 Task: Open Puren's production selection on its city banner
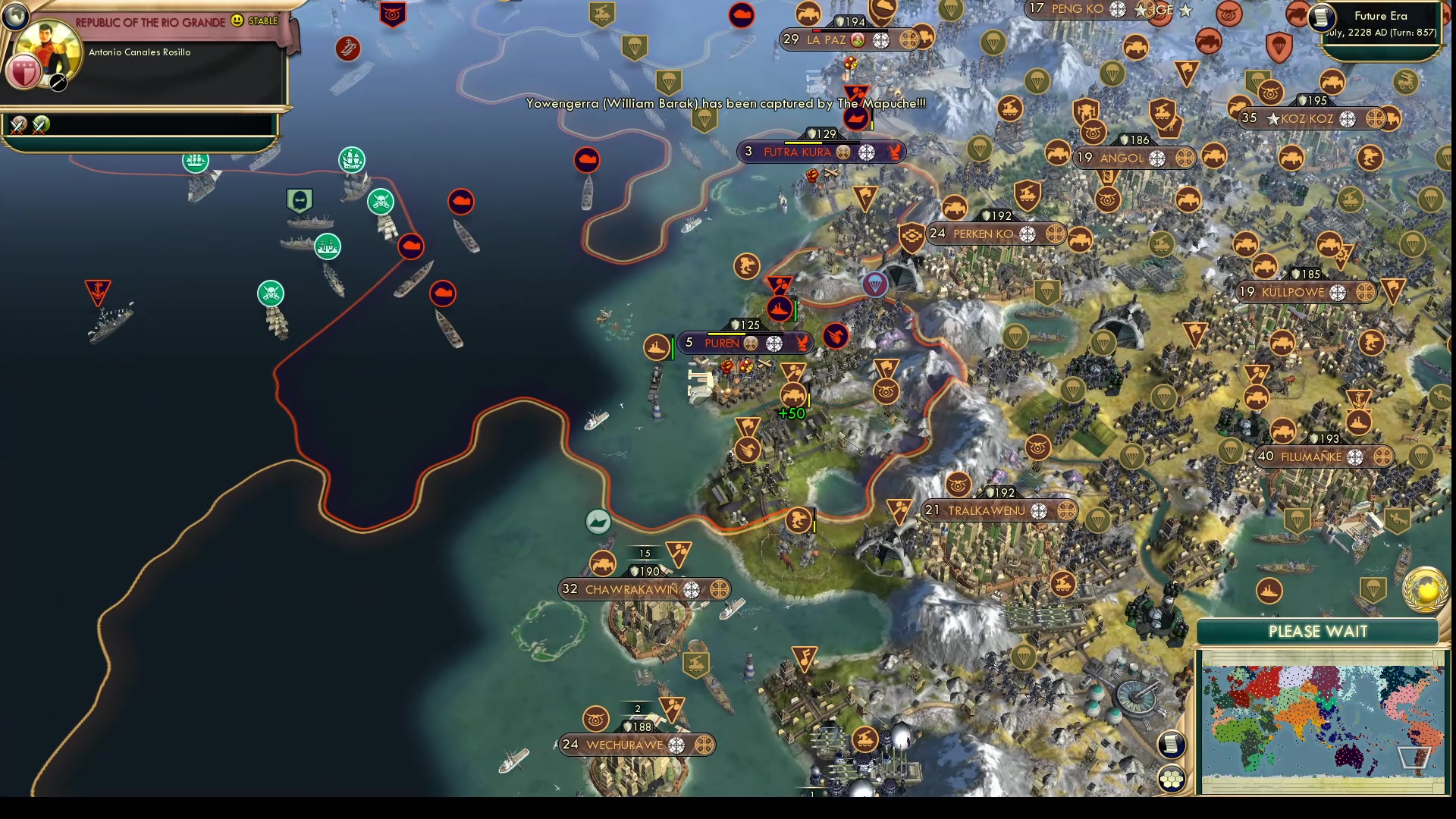[802, 343]
